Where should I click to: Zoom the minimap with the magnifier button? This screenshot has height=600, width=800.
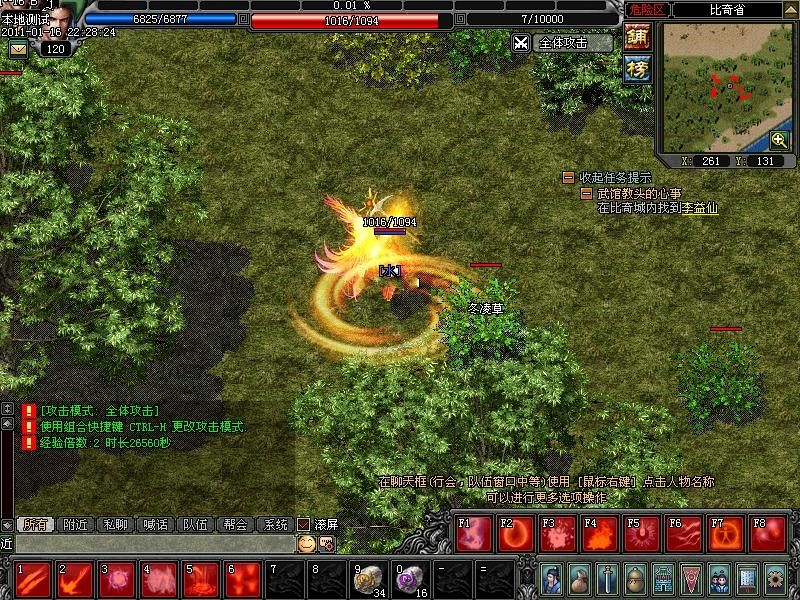pos(779,140)
